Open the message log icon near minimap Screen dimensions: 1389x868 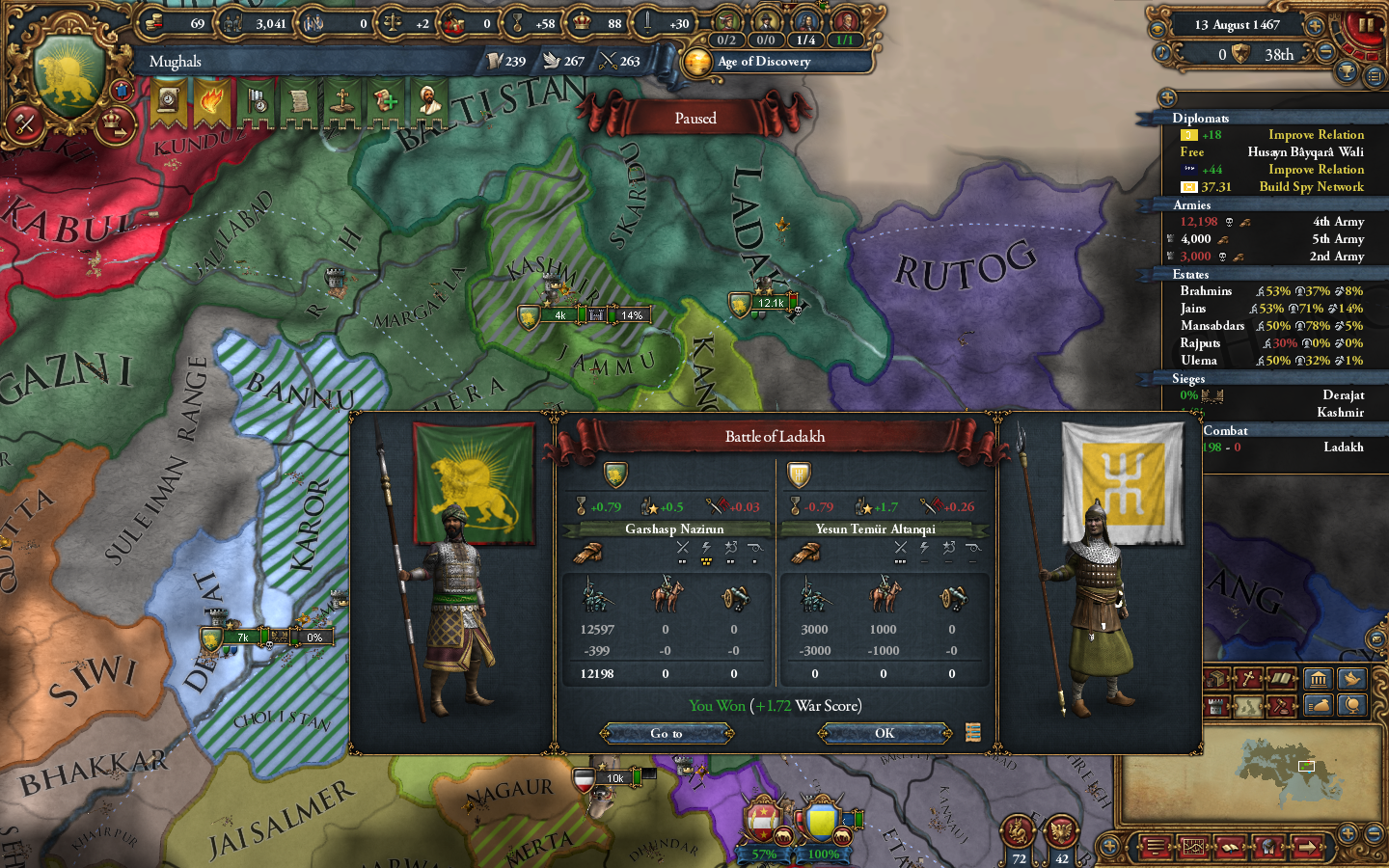coord(1154,847)
